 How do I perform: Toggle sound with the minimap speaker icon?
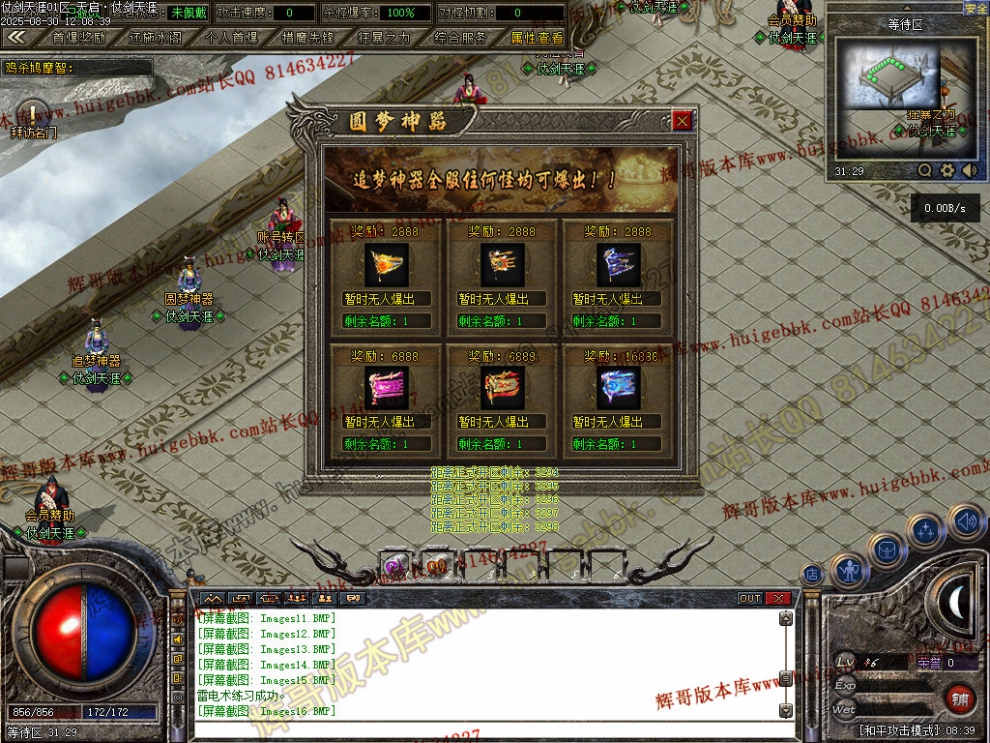click(968, 171)
